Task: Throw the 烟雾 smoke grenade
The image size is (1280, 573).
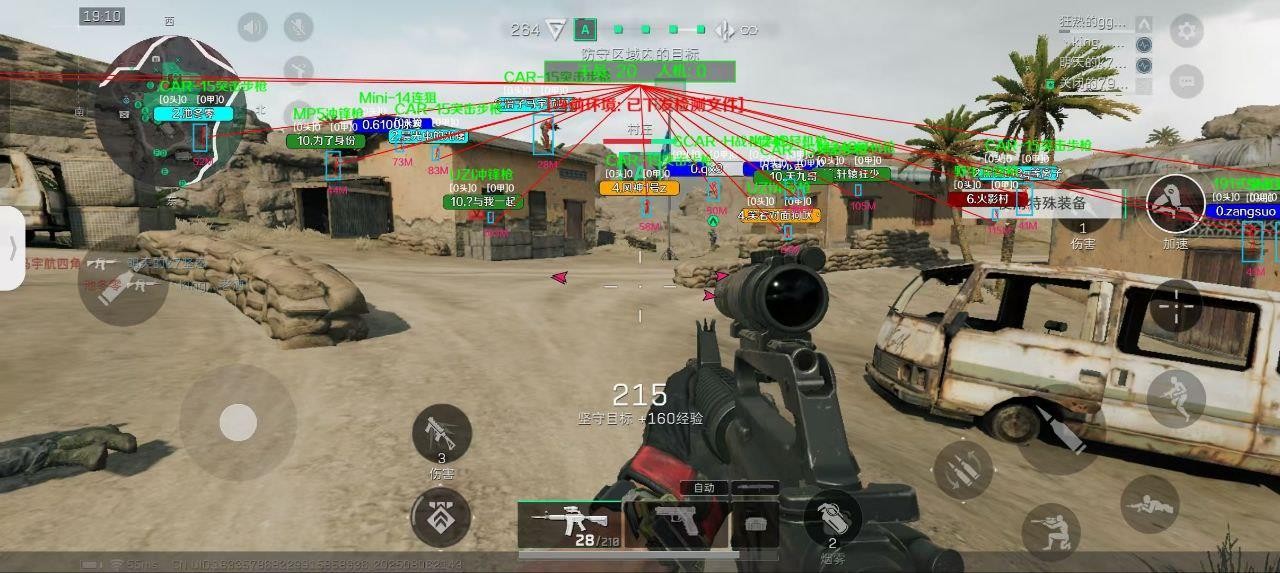Action: pos(832,516)
